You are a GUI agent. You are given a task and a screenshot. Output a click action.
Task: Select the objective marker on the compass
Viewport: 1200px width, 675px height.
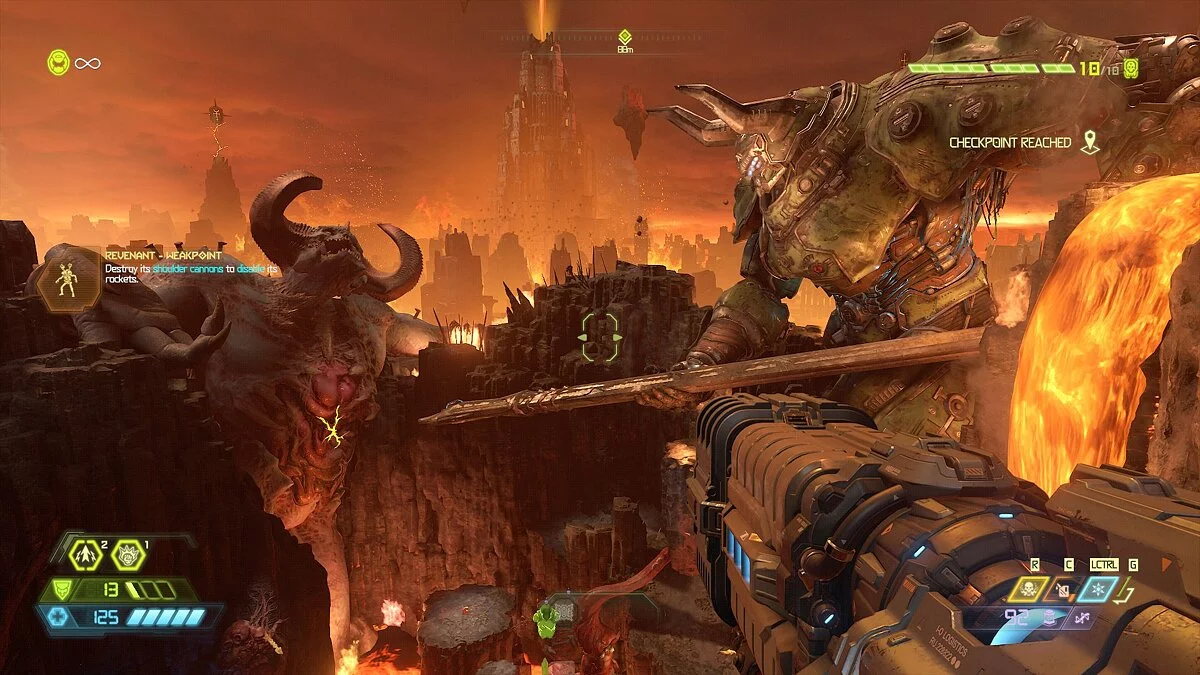point(625,36)
